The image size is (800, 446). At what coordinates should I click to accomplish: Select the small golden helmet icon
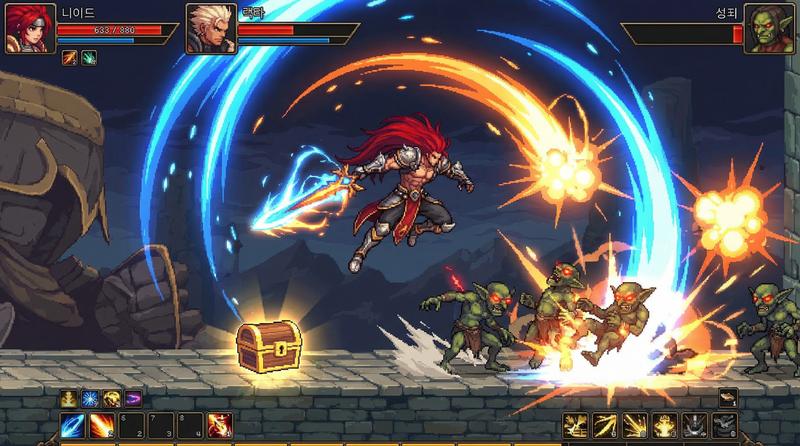[67, 398]
